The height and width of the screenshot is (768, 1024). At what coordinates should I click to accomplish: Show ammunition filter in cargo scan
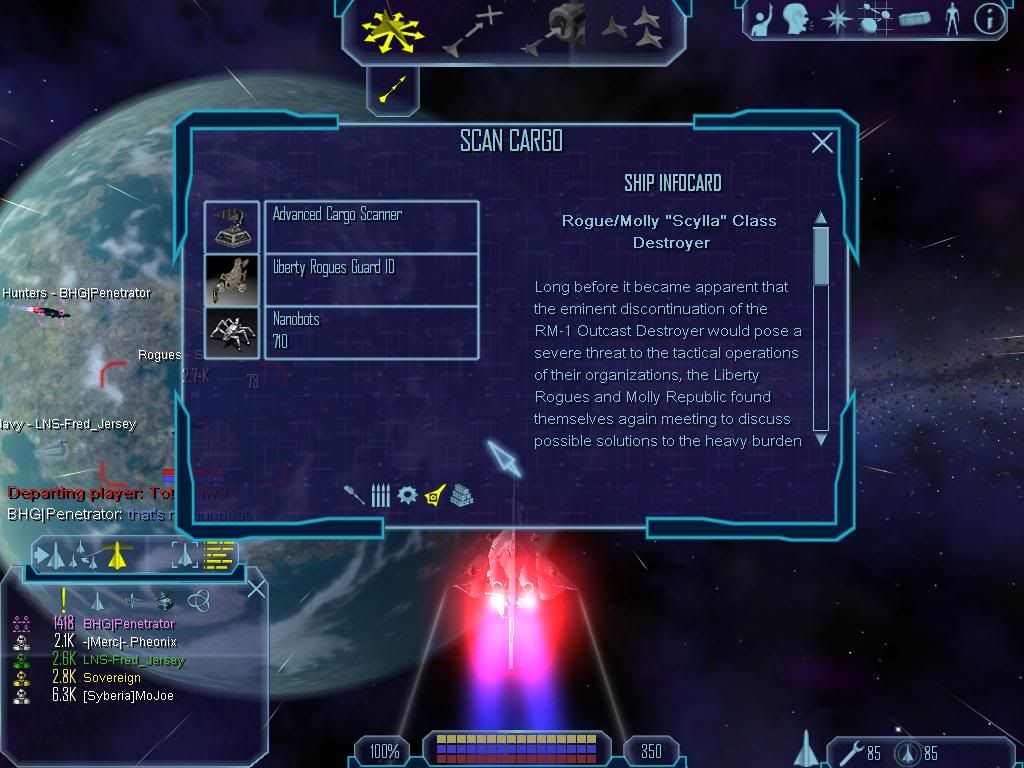(380, 495)
